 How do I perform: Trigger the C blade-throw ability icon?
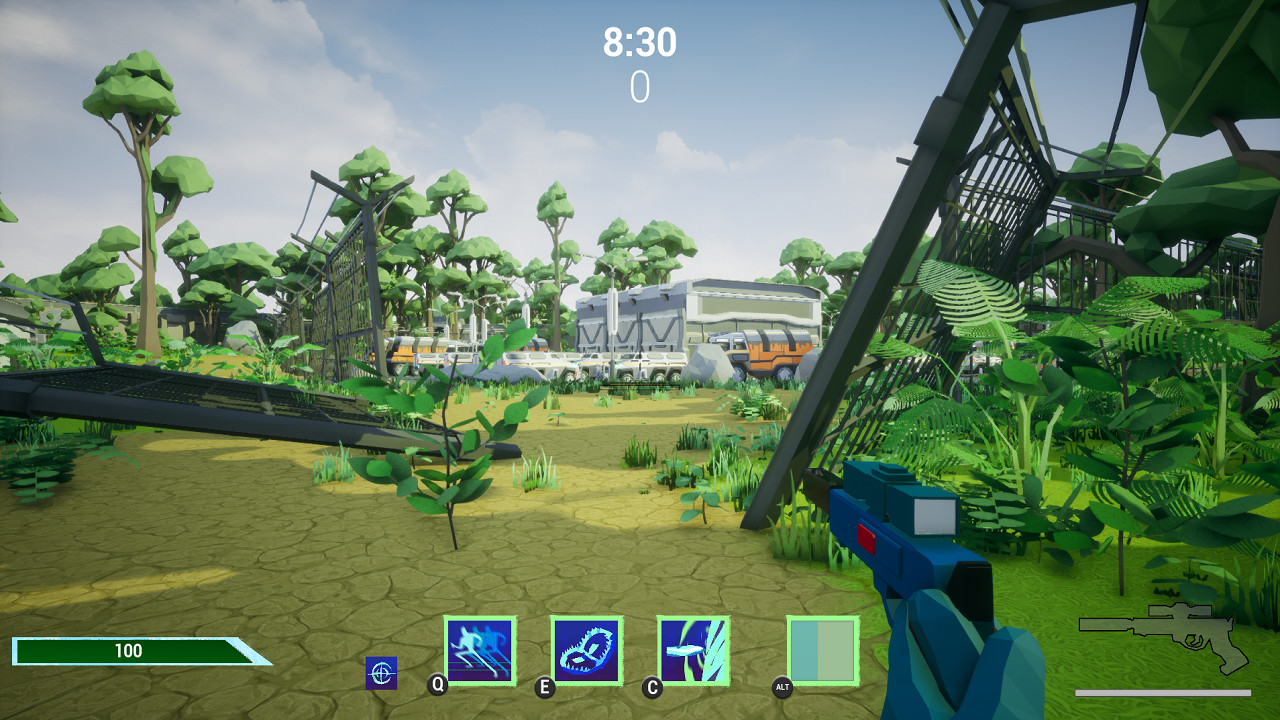(692, 652)
